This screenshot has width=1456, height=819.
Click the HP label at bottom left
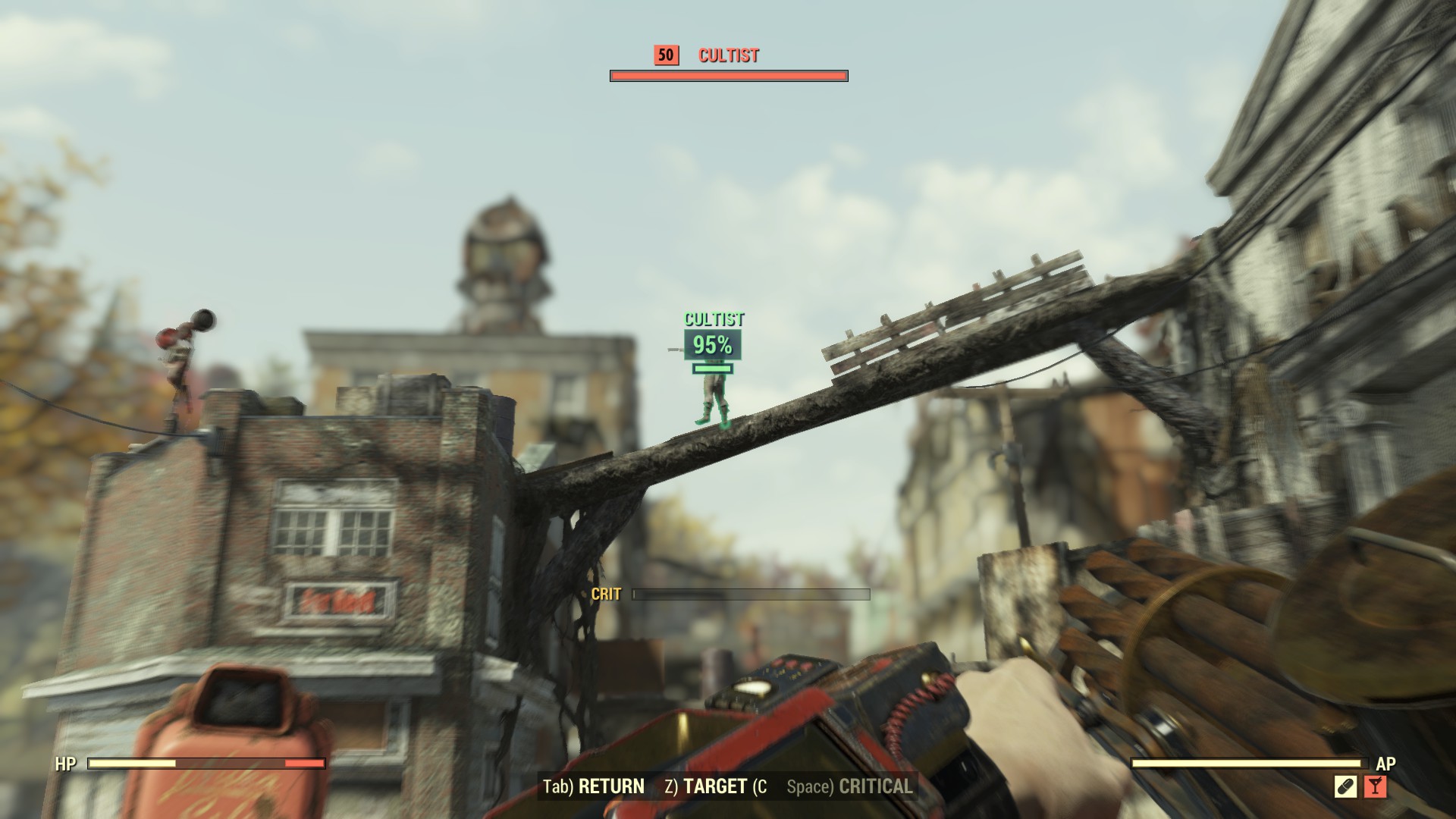64,763
